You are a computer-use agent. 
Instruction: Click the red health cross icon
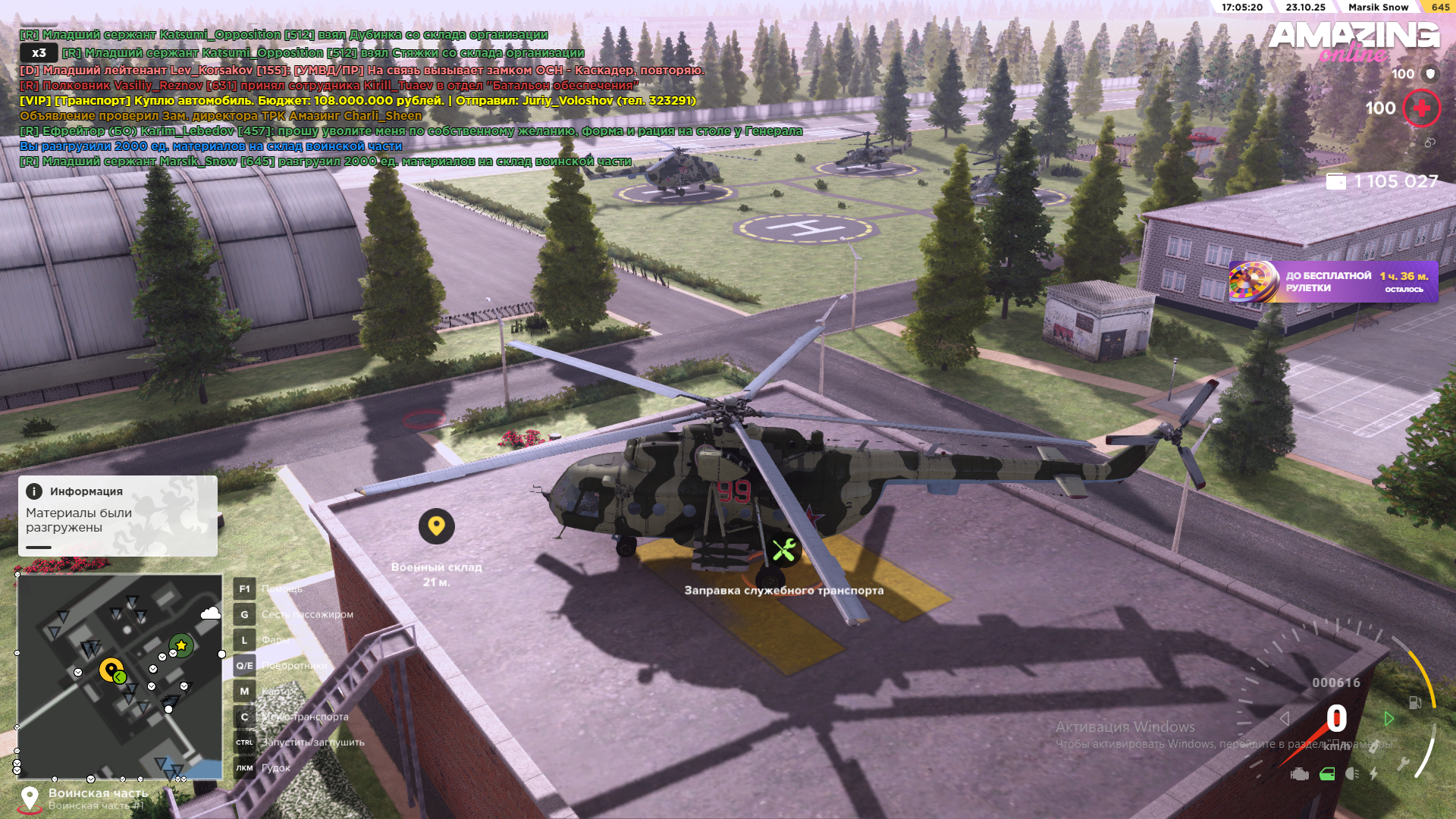pos(1421,108)
